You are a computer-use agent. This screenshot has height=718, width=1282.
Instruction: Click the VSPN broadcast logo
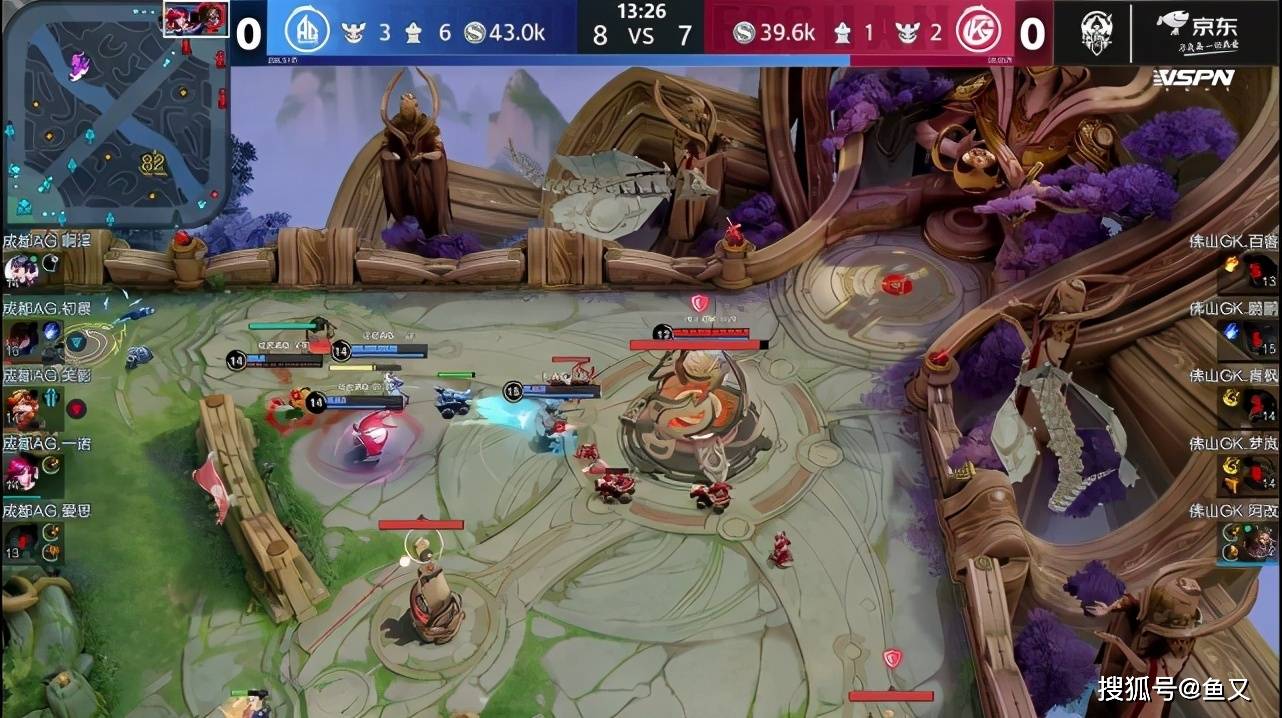click(x=1194, y=78)
